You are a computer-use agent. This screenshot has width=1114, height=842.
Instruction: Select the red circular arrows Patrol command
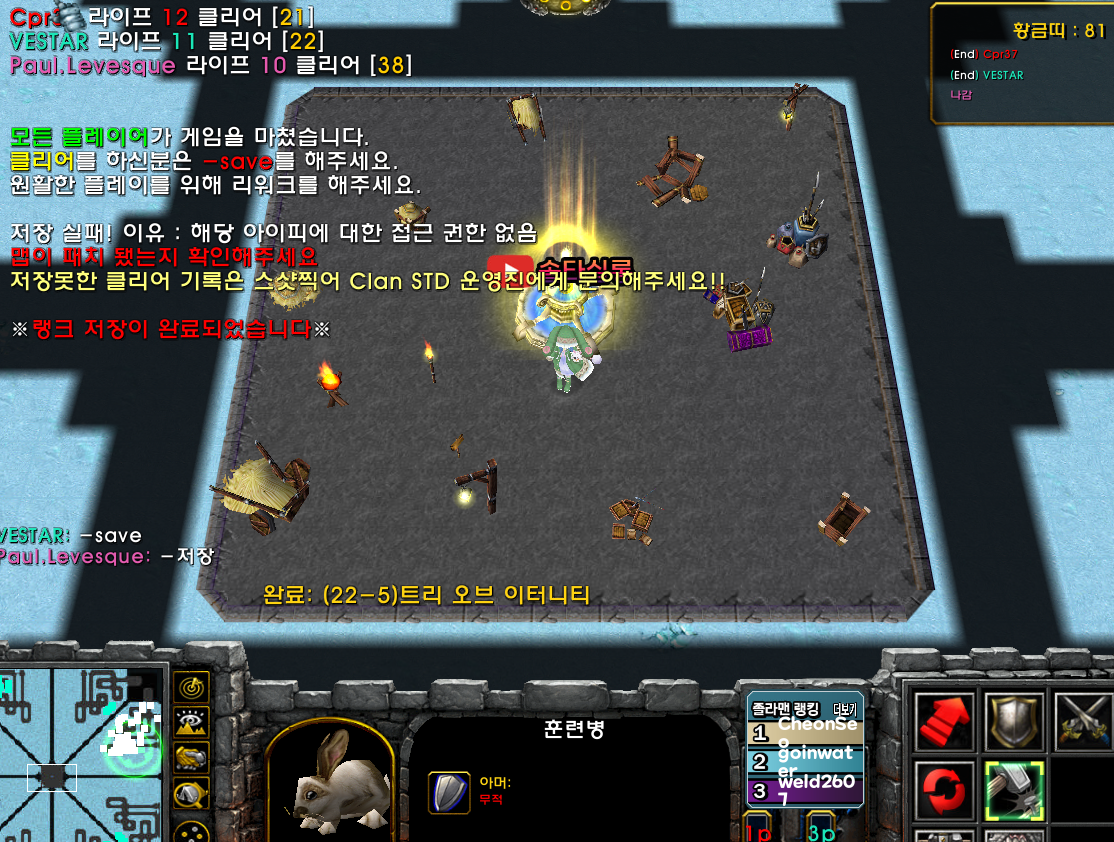coord(943,790)
